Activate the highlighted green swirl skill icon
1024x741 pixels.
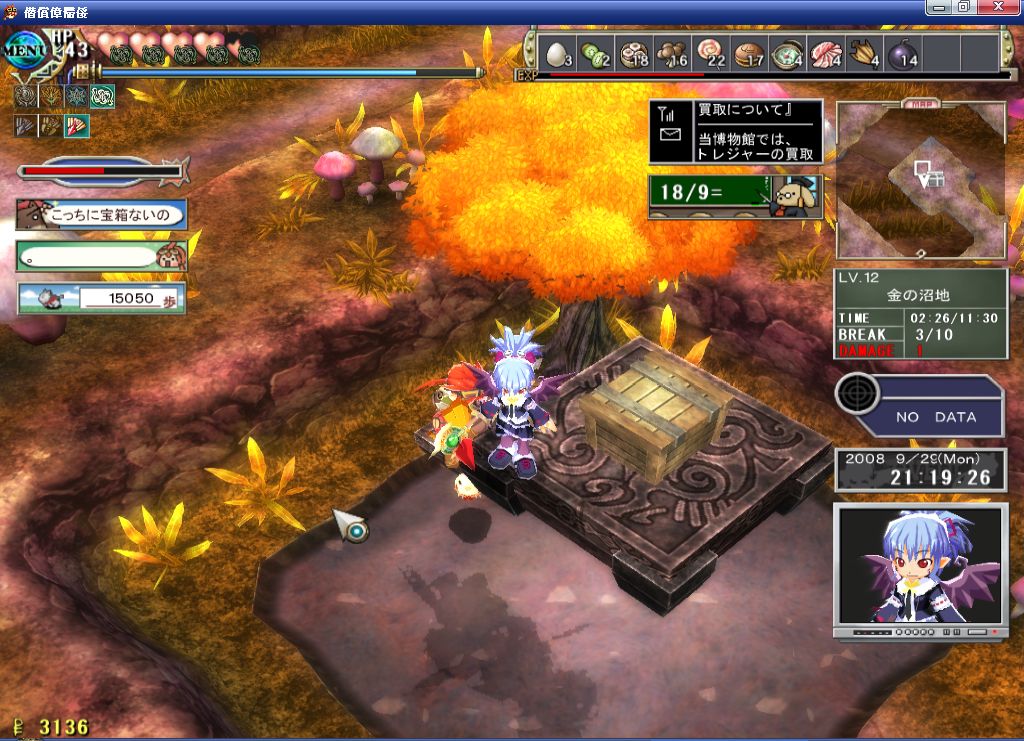click(x=103, y=96)
